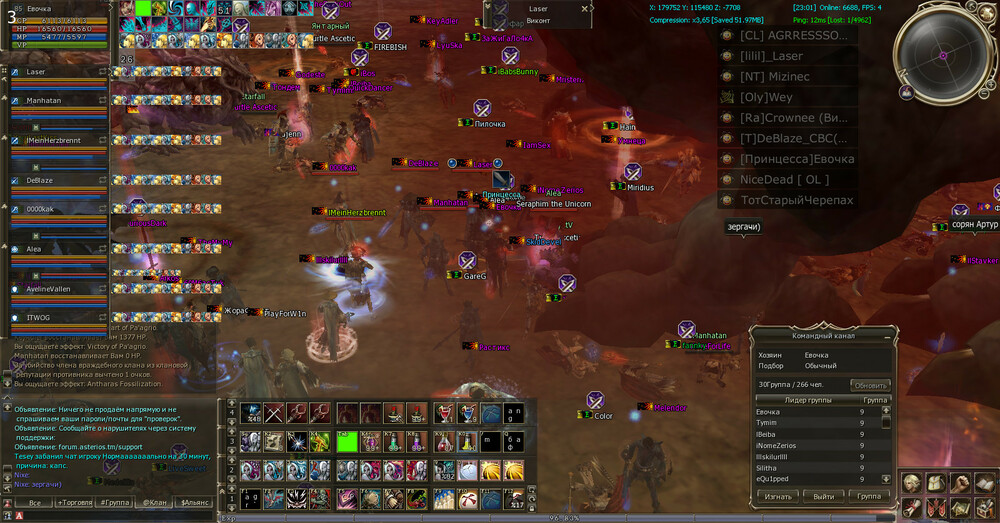Open the character portrait menu icon
This screenshot has height=523, width=1000.
[x=911, y=483]
